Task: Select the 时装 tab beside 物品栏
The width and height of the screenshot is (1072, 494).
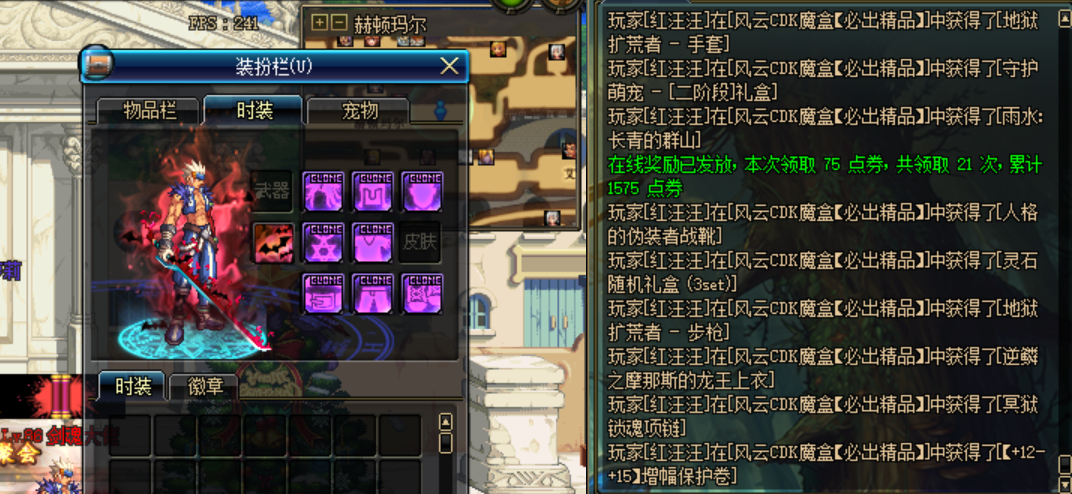Action: (x=253, y=110)
